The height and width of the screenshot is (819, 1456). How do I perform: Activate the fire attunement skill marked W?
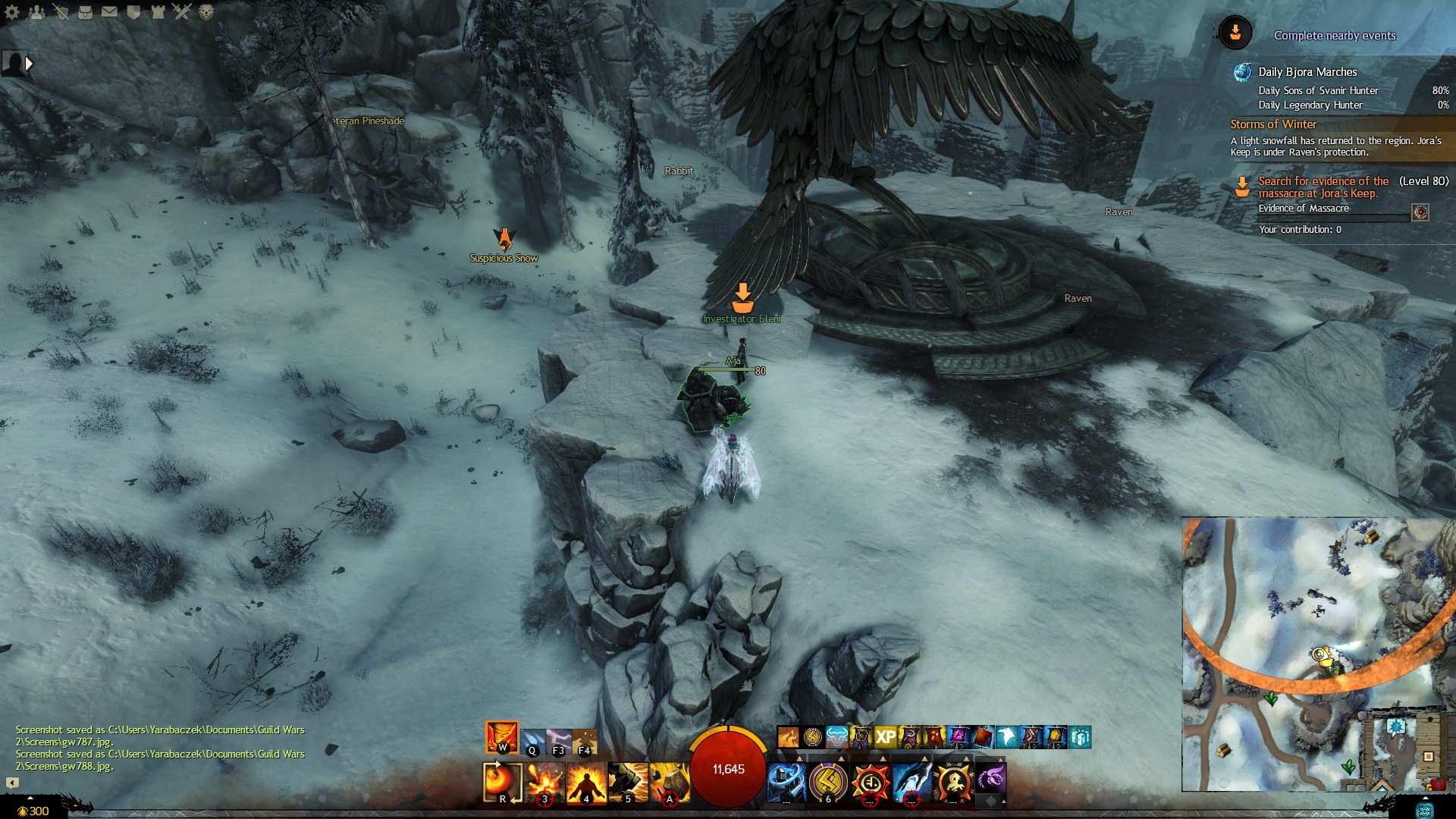tap(502, 737)
